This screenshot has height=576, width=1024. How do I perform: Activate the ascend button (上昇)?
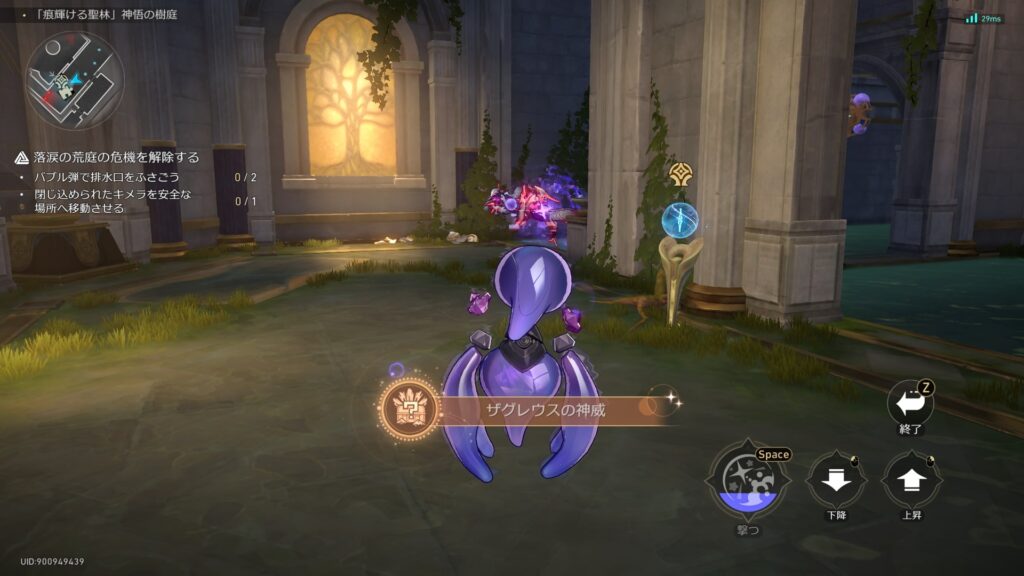[910, 481]
